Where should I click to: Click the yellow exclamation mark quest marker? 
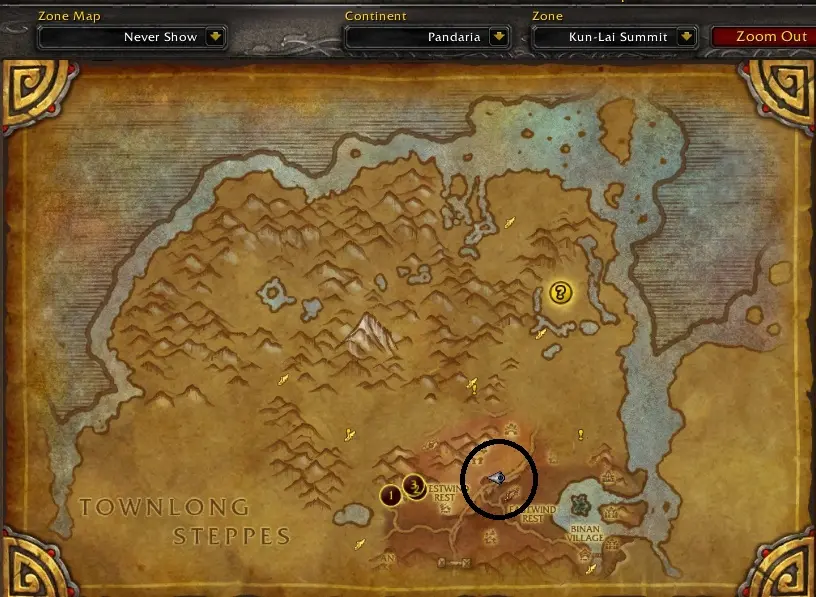580,434
